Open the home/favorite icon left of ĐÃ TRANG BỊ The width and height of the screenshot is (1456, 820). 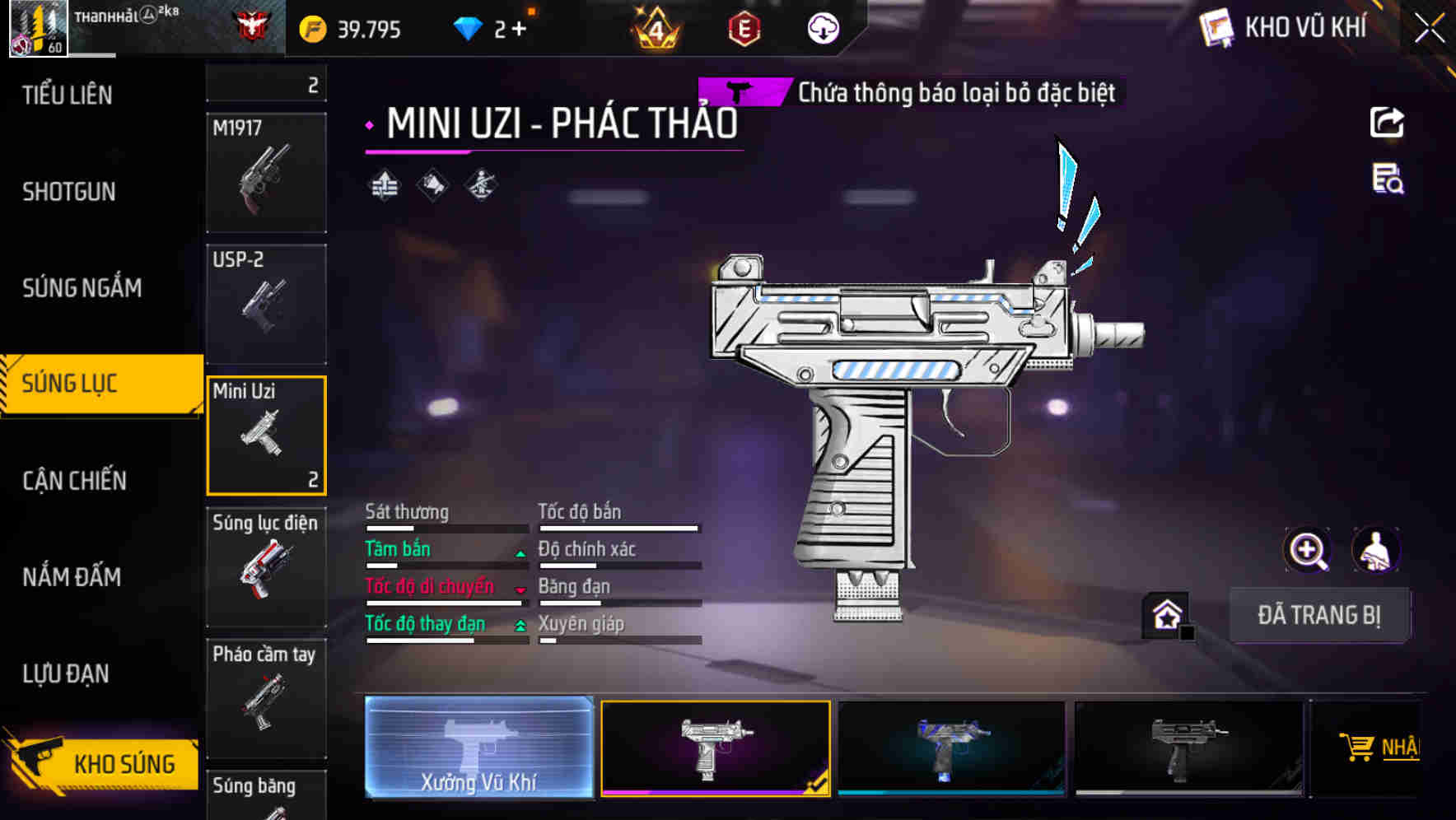coord(1166,613)
